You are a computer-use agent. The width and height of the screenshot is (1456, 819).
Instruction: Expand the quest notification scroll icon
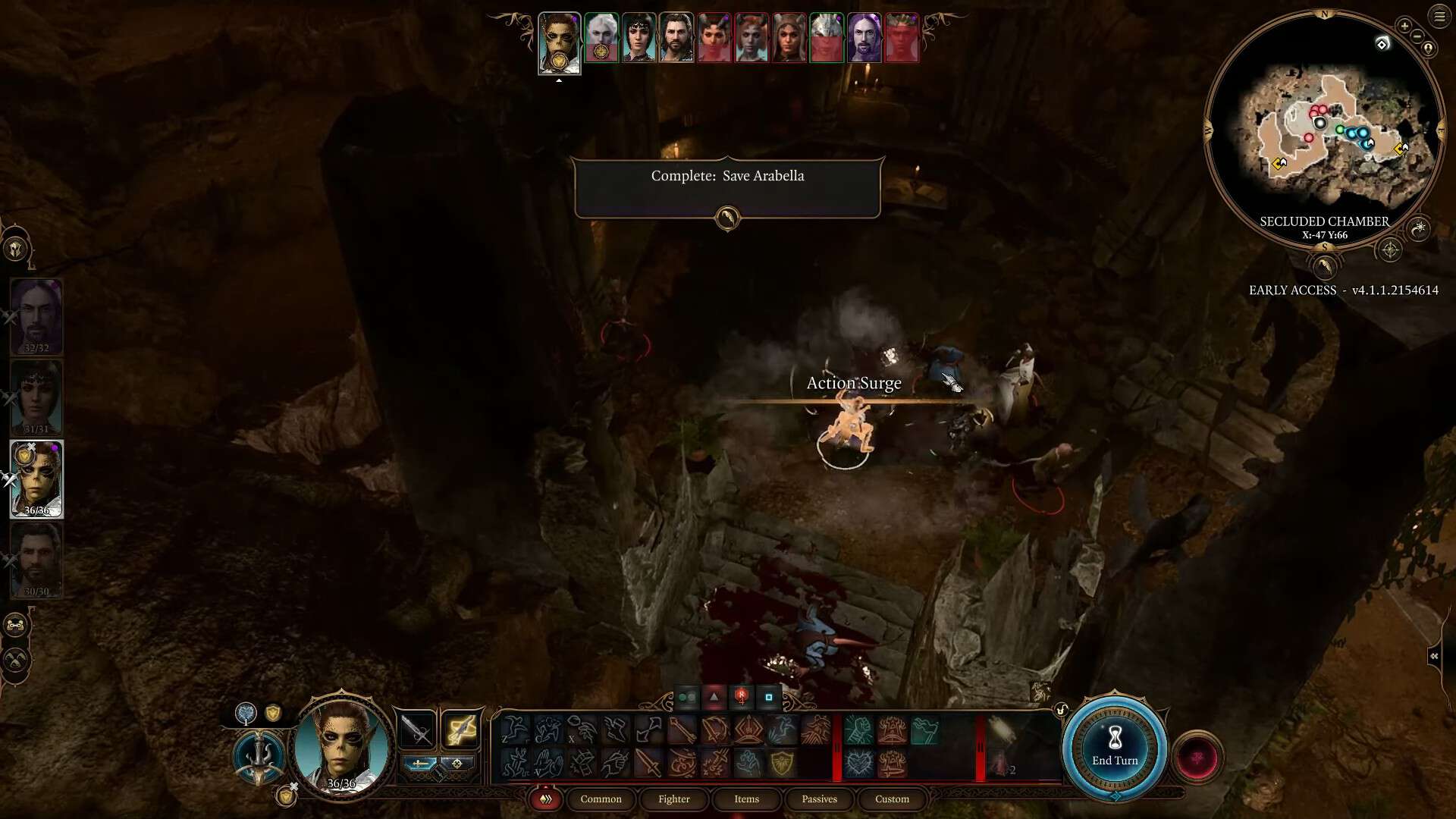click(x=728, y=217)
